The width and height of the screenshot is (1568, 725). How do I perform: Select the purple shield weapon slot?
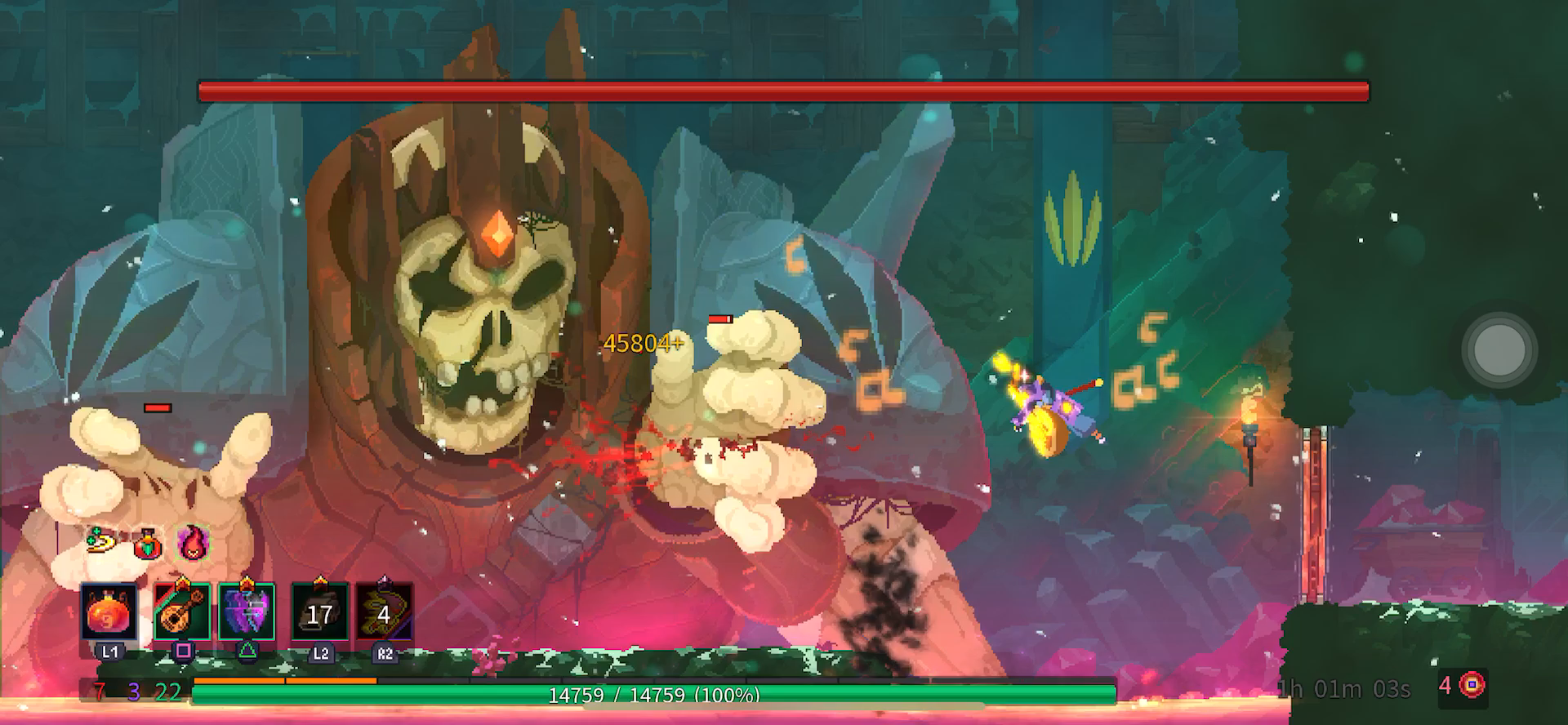[247, 612]
